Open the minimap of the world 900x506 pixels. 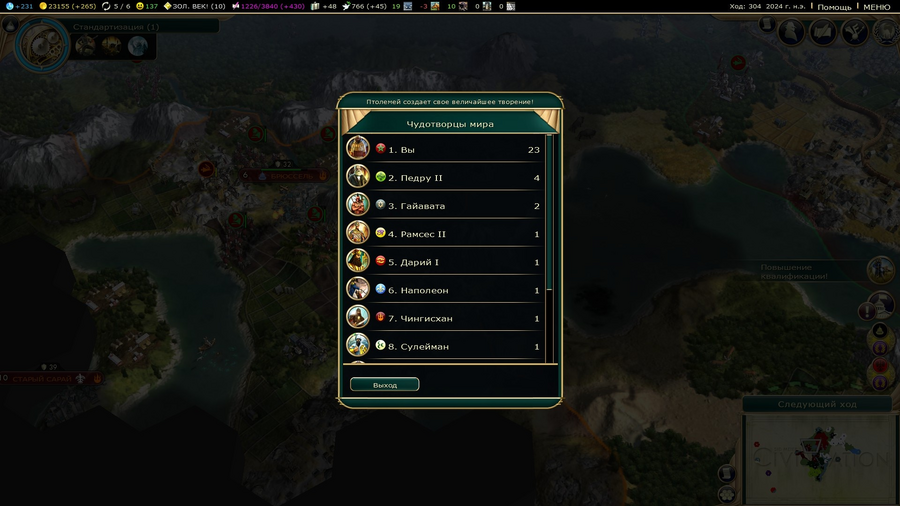point(819,457)
